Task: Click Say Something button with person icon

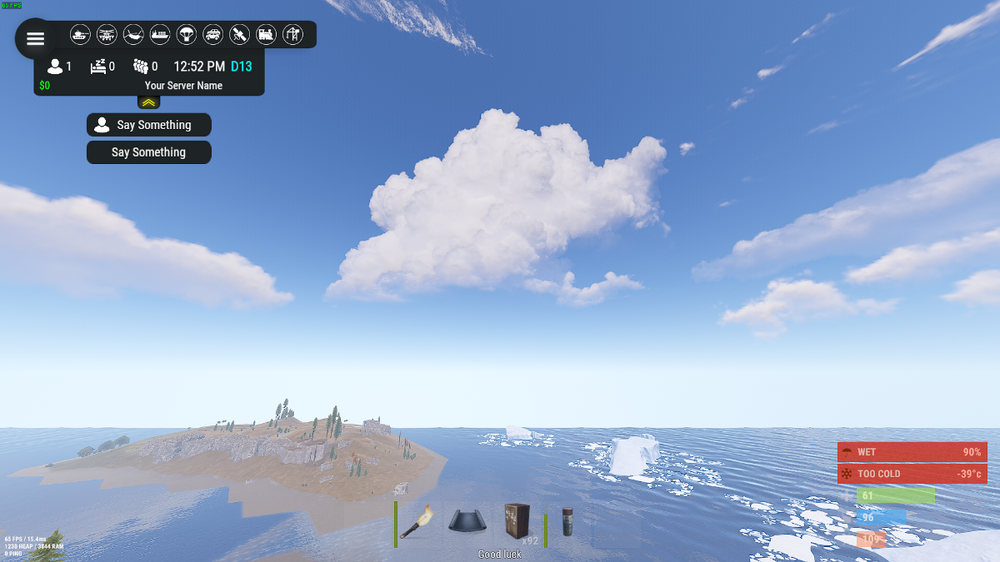Action: click(149, 125)
